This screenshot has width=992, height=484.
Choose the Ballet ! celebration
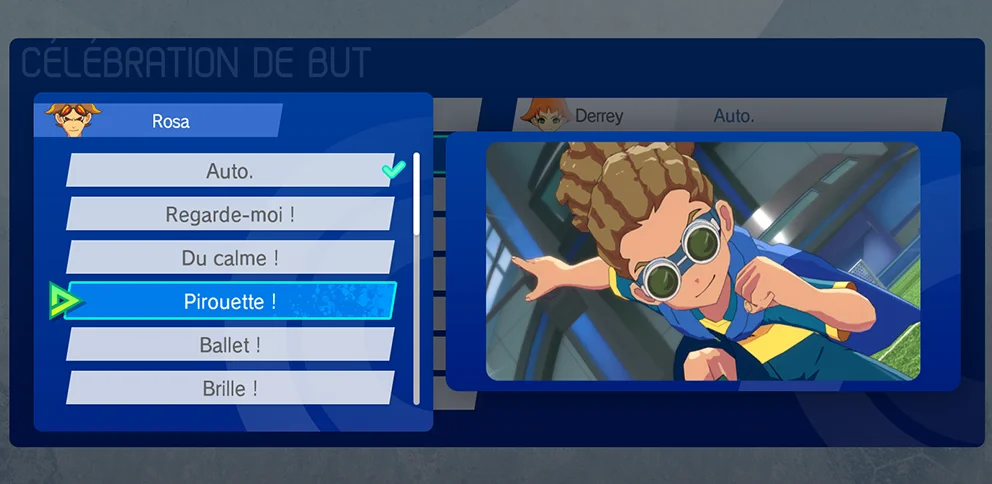(230, 345)
